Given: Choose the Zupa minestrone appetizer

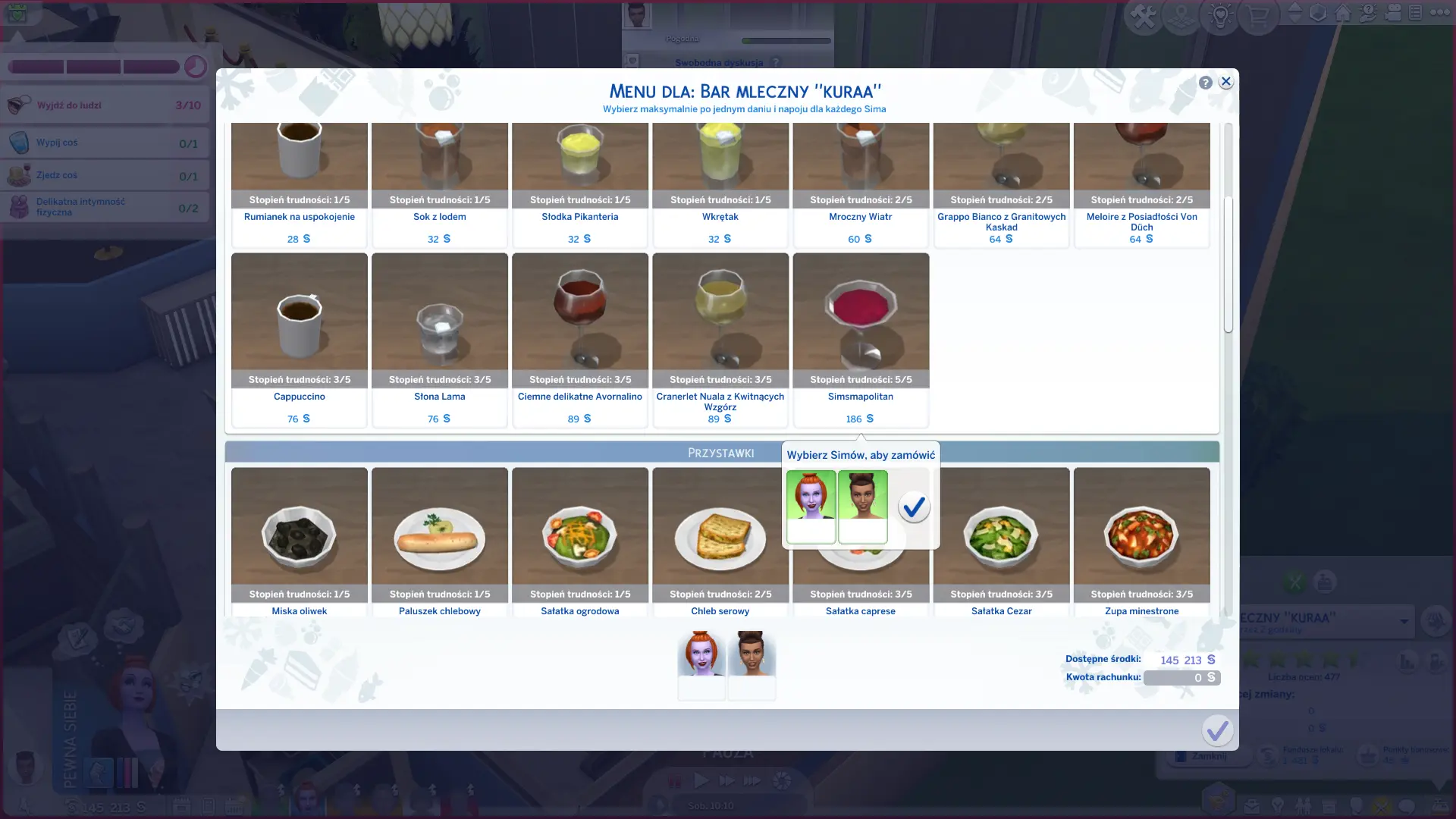Looking at the screenshot, I should coord(1141,538).
